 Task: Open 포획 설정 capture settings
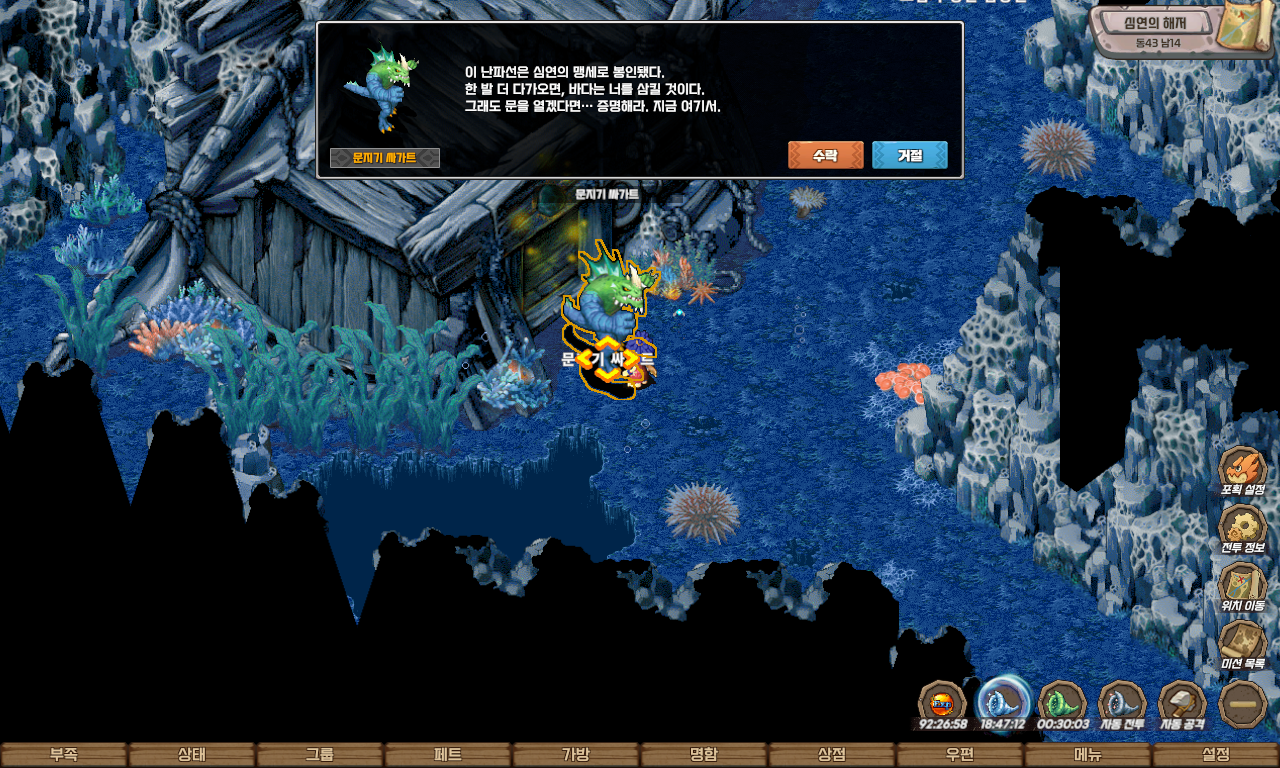(1243, 471)
